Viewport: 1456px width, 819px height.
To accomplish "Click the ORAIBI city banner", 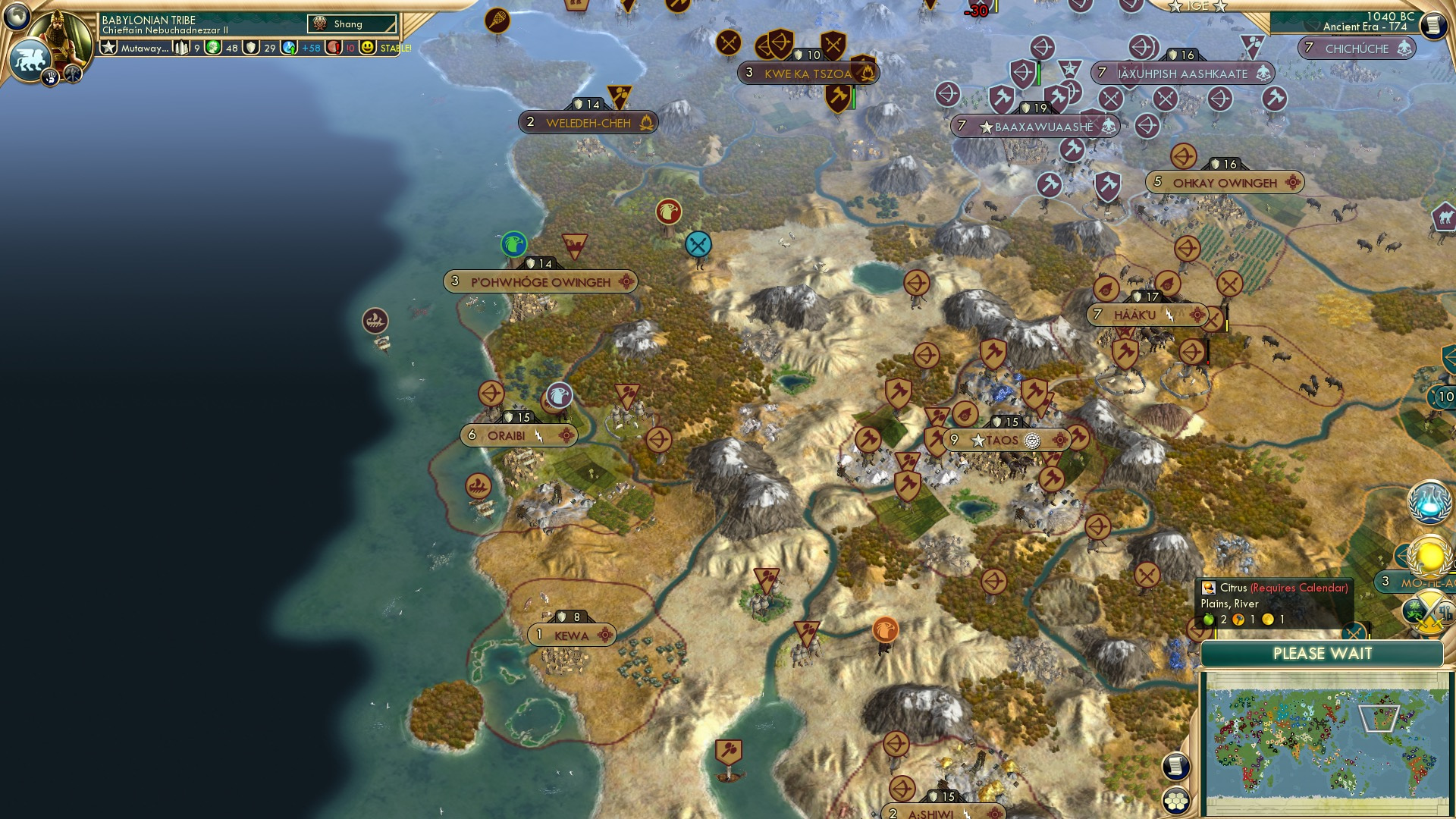I will click(x=519, y=435).
